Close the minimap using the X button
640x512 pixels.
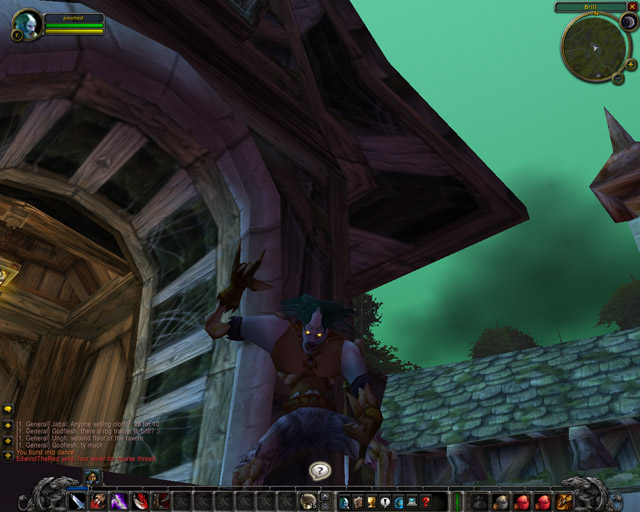point(633,7)
